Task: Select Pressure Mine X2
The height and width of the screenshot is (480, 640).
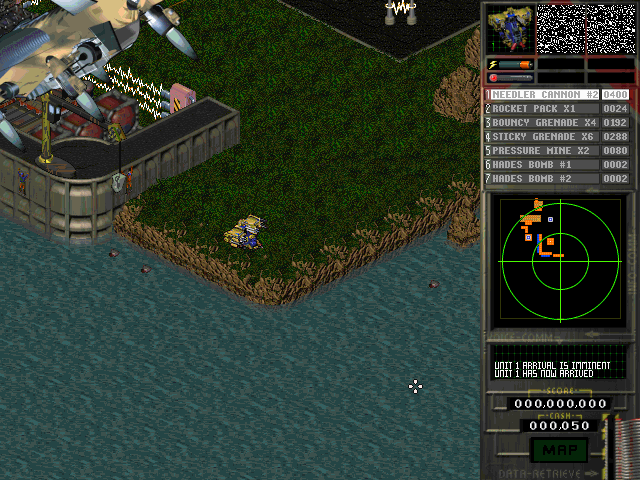Action: click(x=541, y=151)
